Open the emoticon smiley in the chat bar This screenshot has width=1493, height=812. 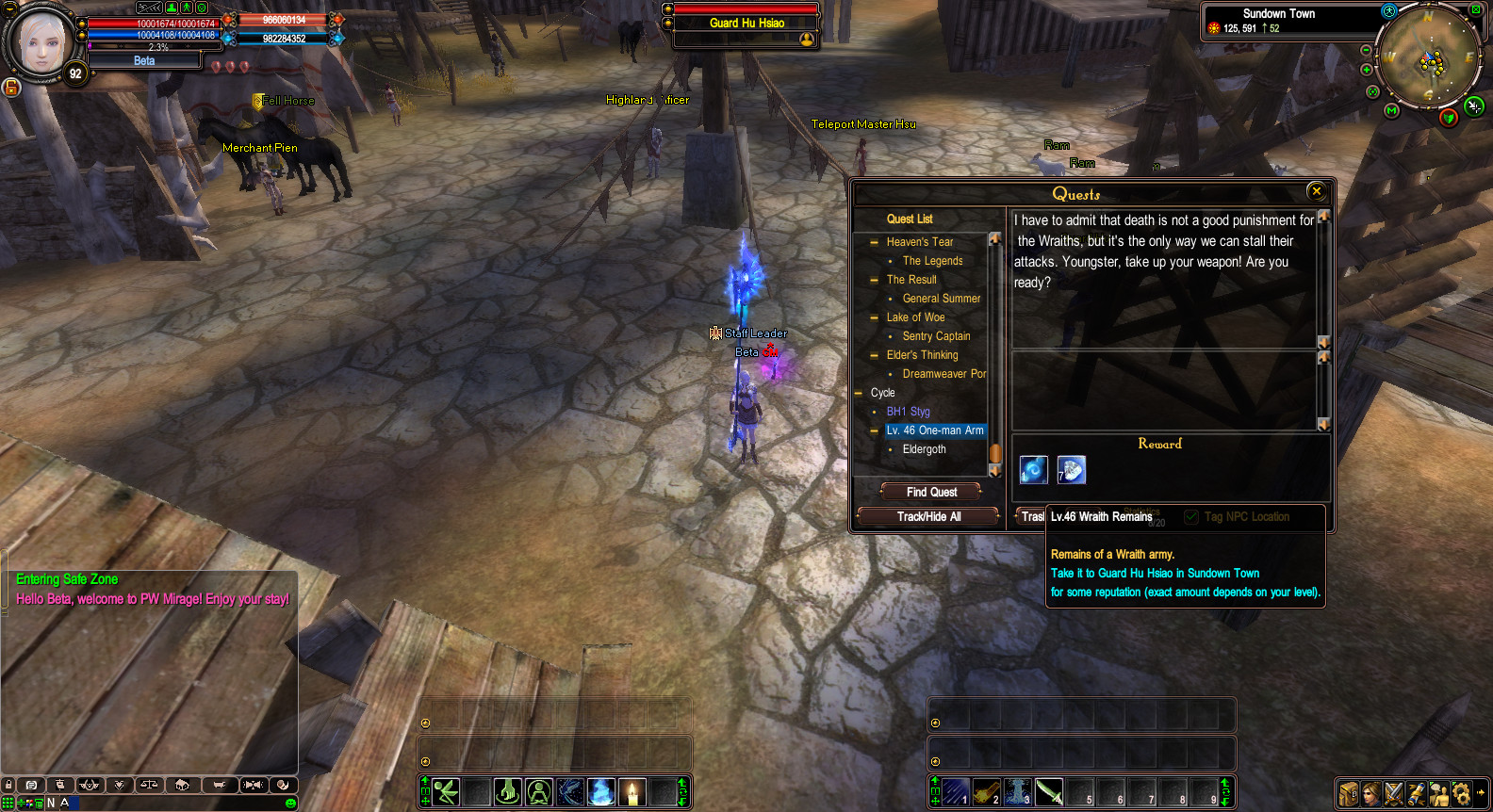pyautogui.click(x=290, y=803)
